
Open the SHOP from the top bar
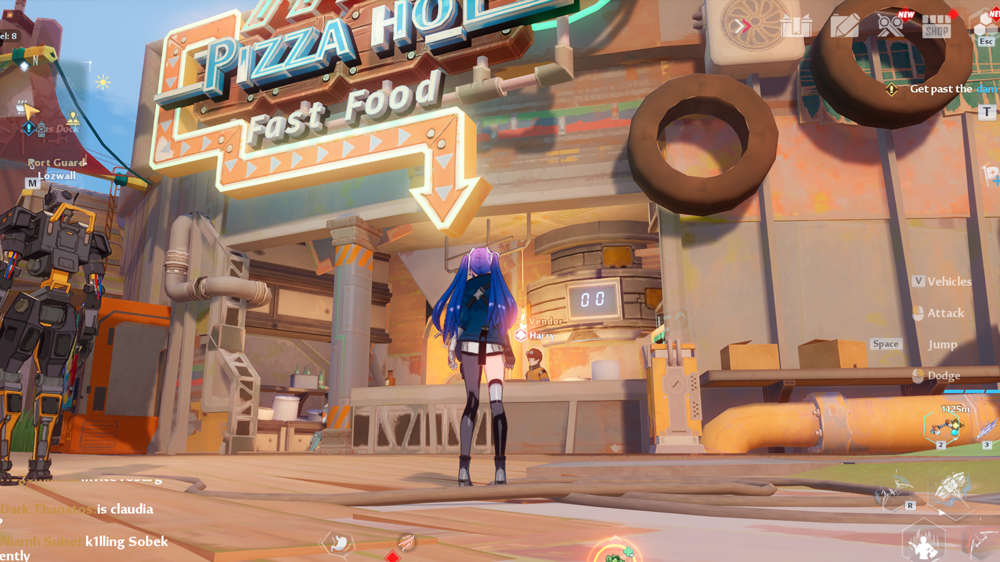936,25
